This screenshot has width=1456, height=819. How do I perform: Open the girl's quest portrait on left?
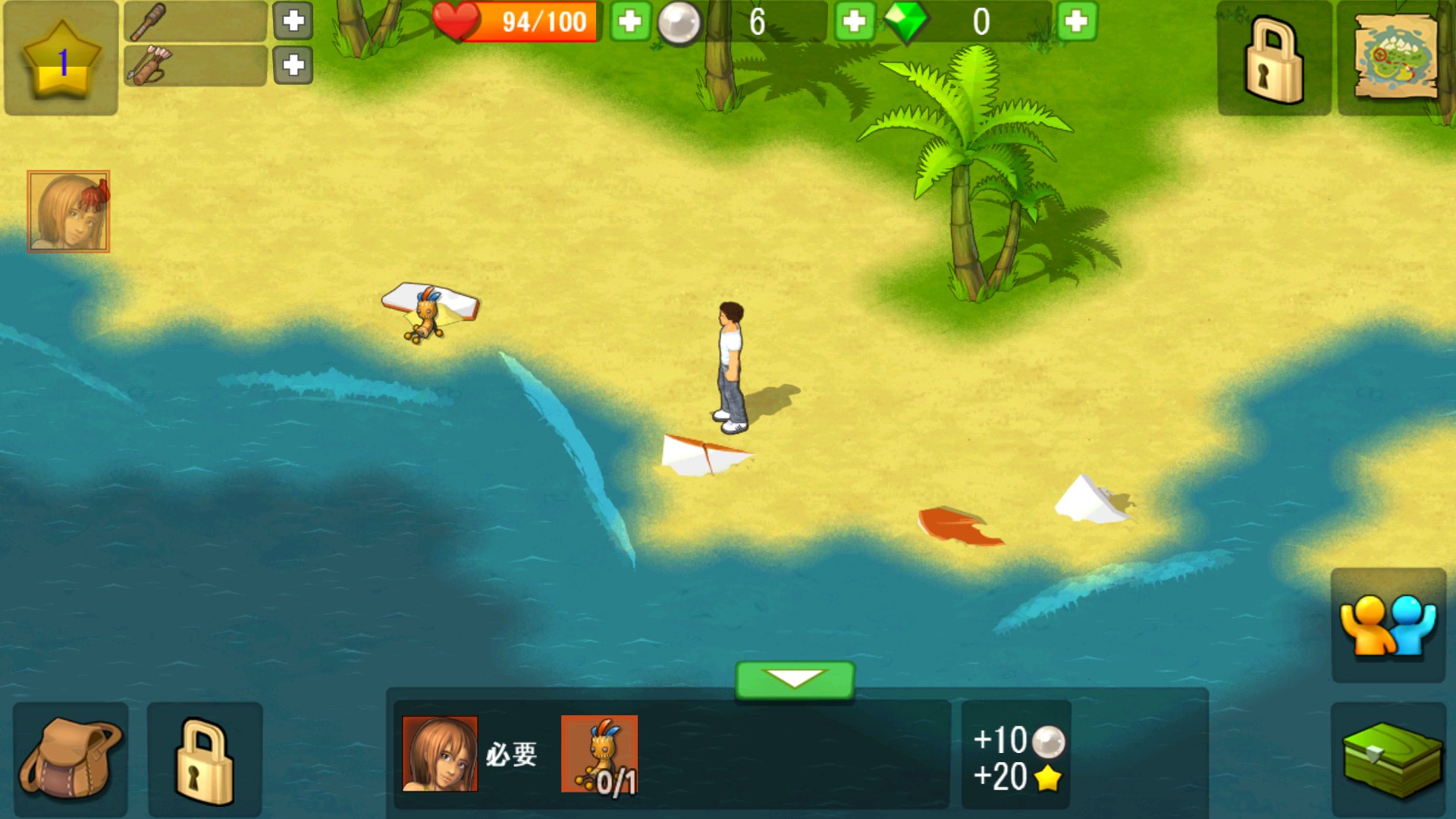point(68,211)
